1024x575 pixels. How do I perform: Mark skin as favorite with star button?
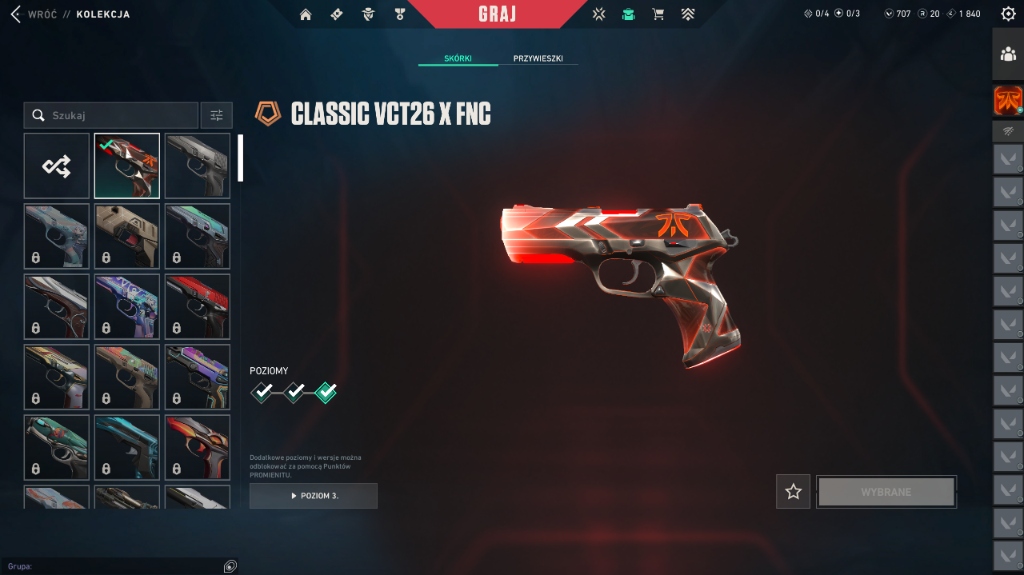click(794, 492)
